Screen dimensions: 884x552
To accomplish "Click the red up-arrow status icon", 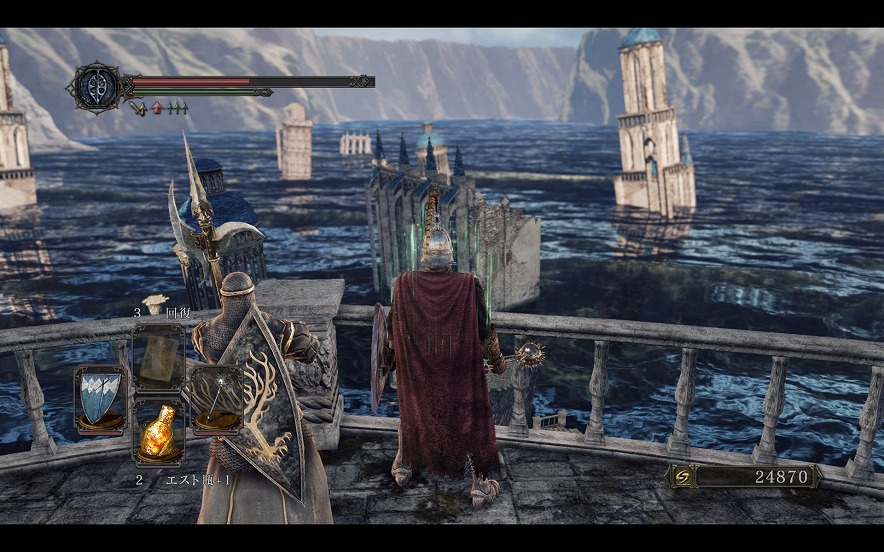I will (x=157, y=108).
